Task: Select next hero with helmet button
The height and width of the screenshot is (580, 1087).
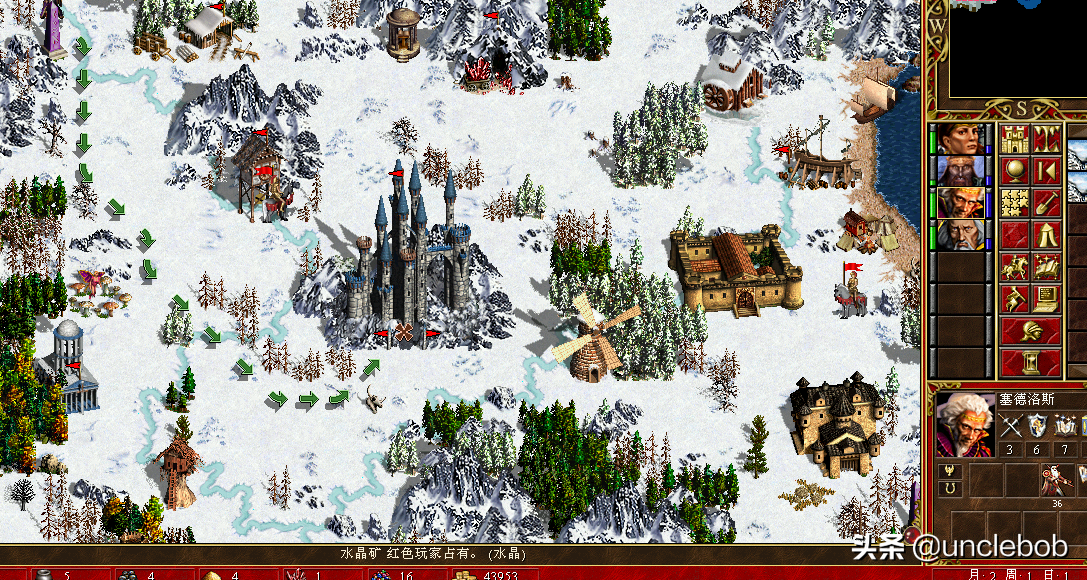Action: point(1030,331)
